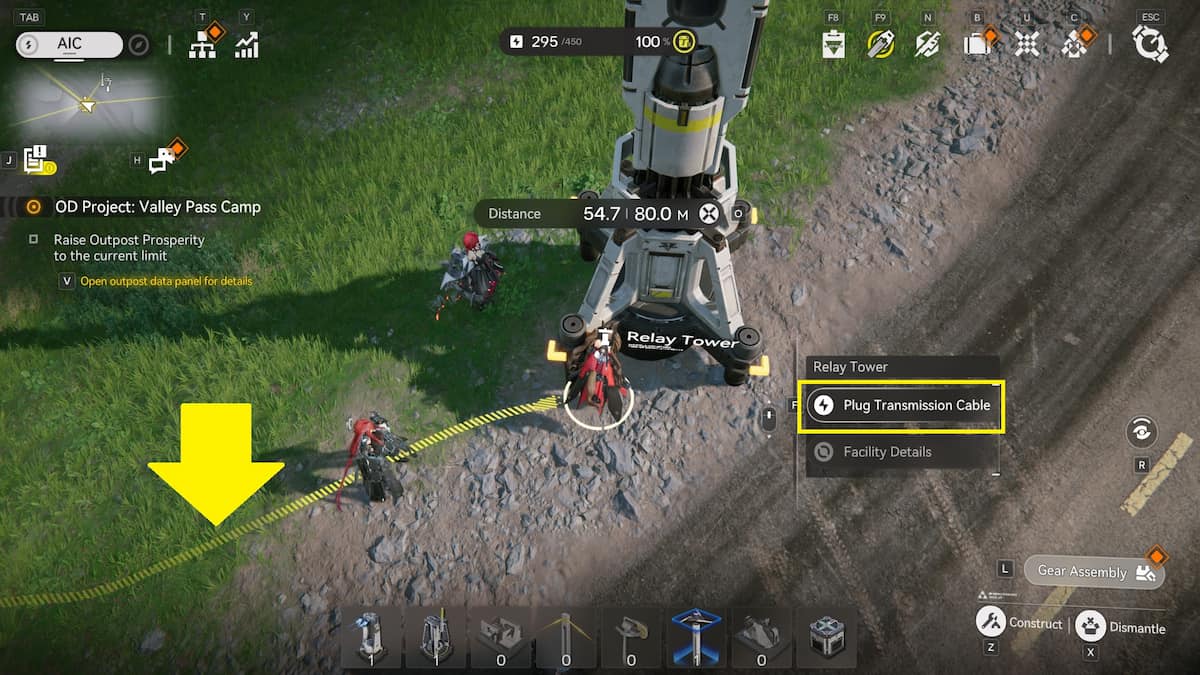Screen dimensions: 1200x675
Task: Click the compass icon beside AIC
Action: pyautogui.click(x=139, y=45)
